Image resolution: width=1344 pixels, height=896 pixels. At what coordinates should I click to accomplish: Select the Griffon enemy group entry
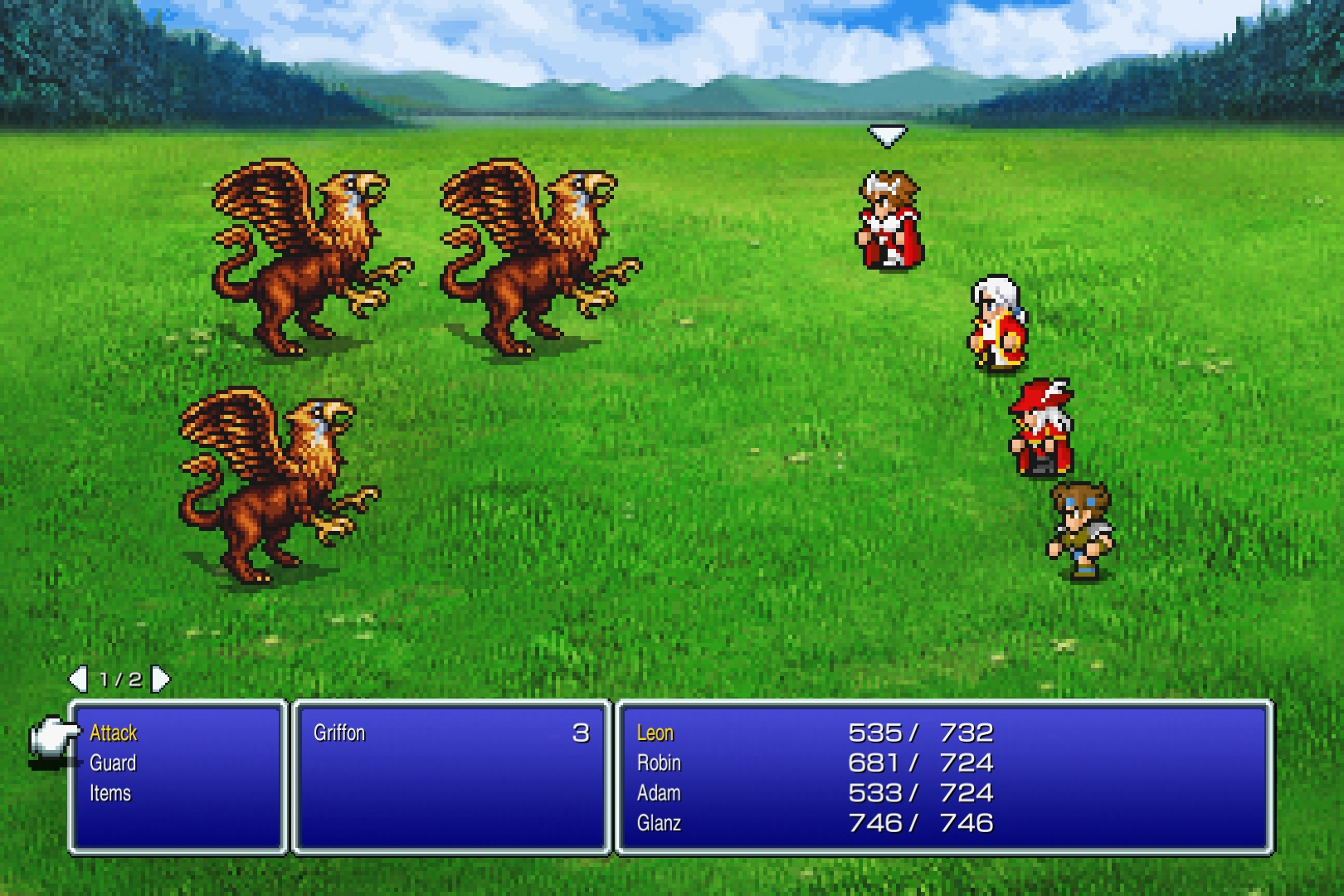(339, 733)
